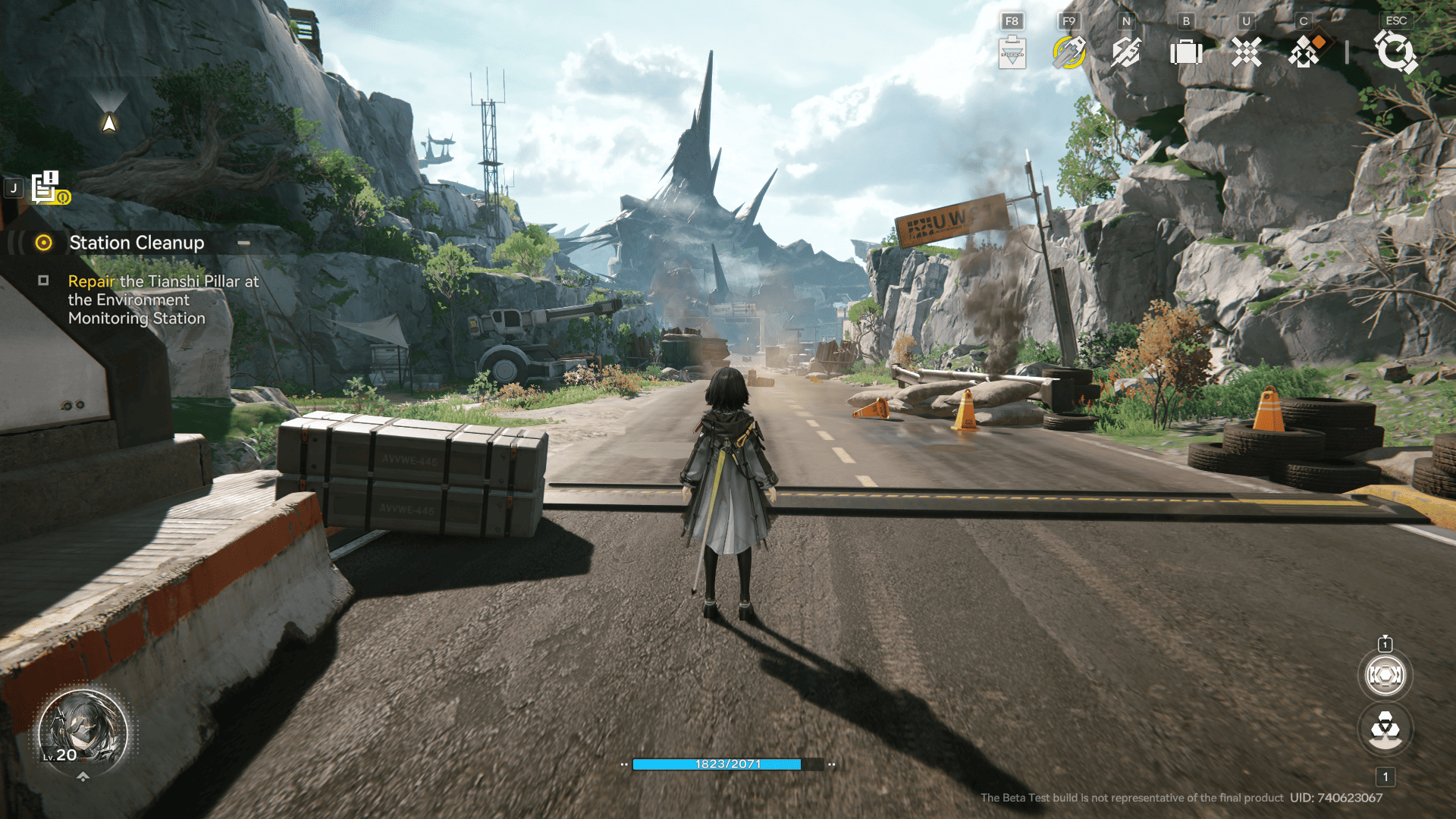Select the Station Cleanup quest tracker
Screen dimensions: 1456x819
[x=136, y=243]
